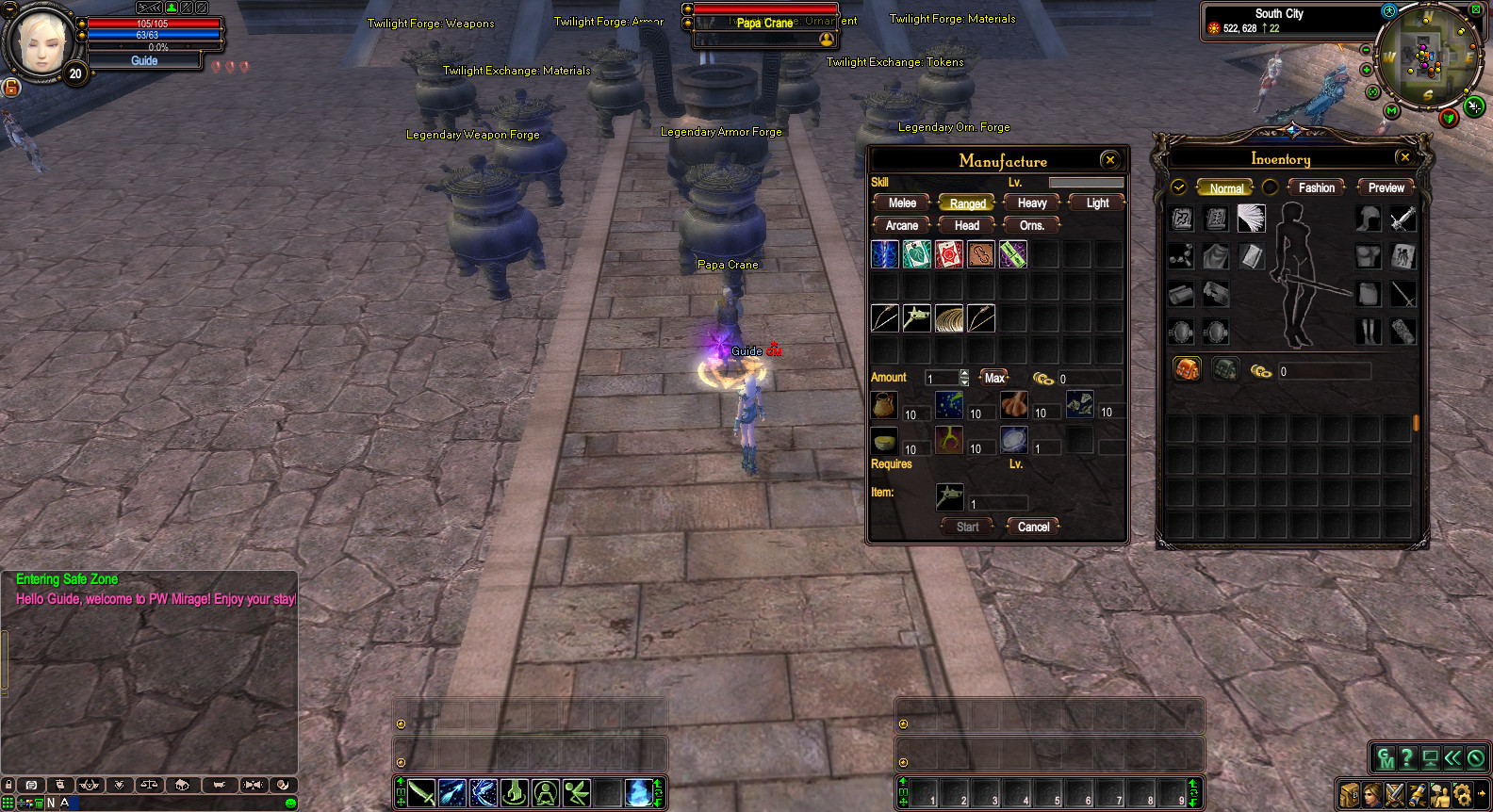Select the crossbow recipe icon
The image size is (1493, 812).
916,318
